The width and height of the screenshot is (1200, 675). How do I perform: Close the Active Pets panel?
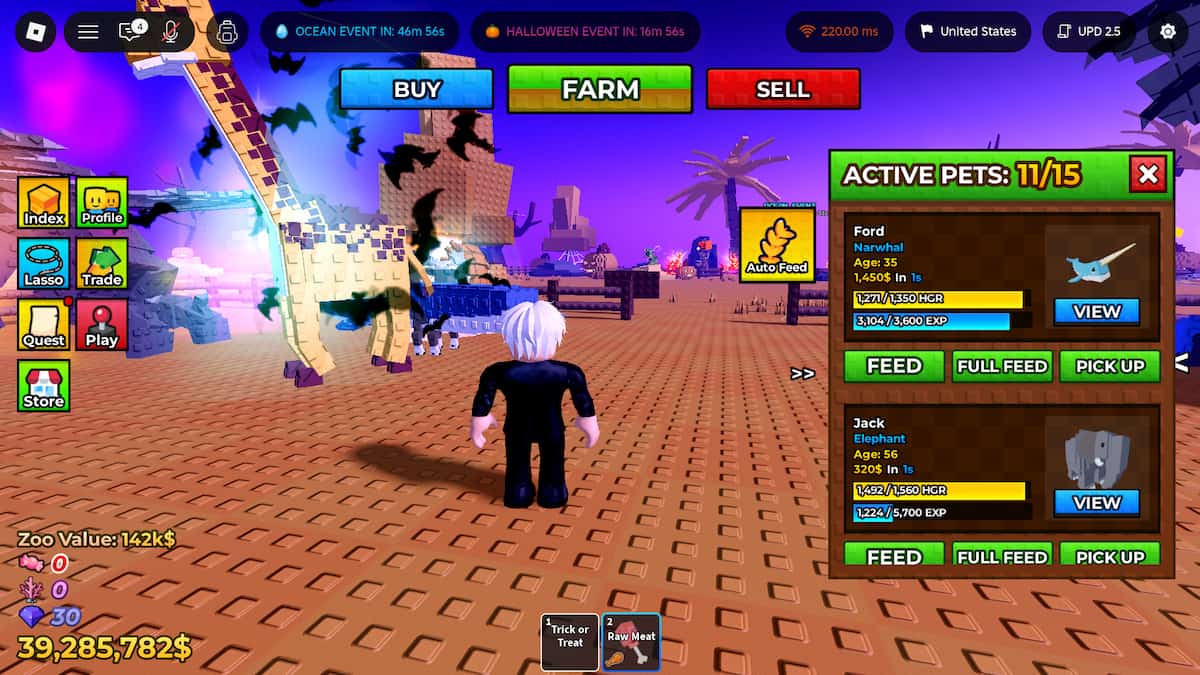click(1148, 175)
